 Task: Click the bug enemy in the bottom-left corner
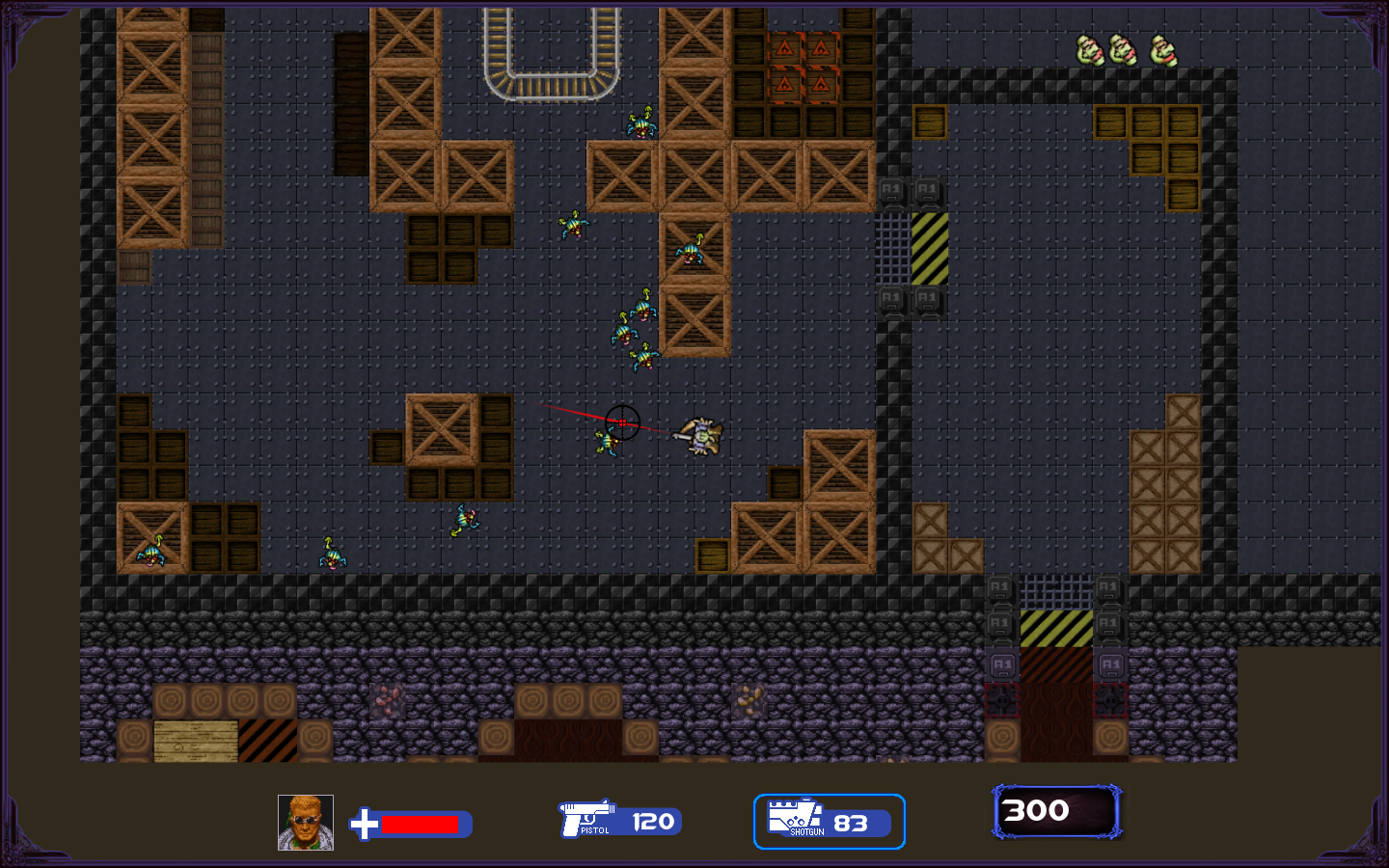[151, 550]
